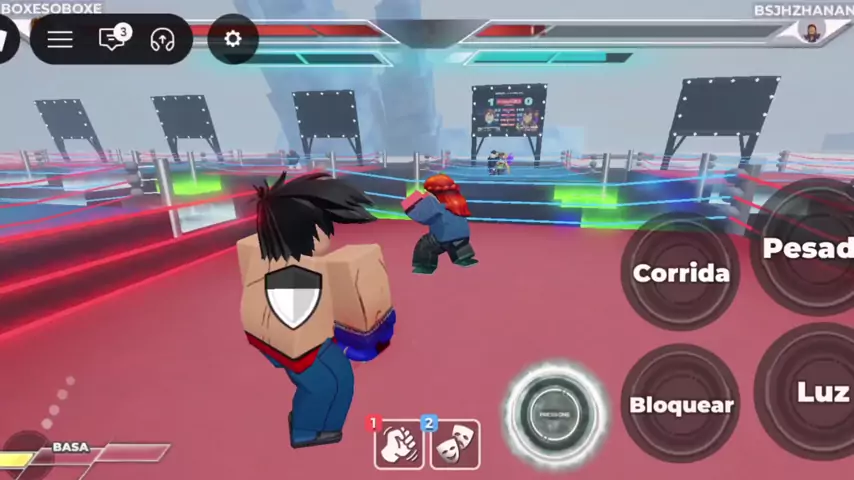Image resolution: width=854 pixels, height=480 pixels.
Task: Select the fist emote slot 1
Action: (x=399, y=444)
